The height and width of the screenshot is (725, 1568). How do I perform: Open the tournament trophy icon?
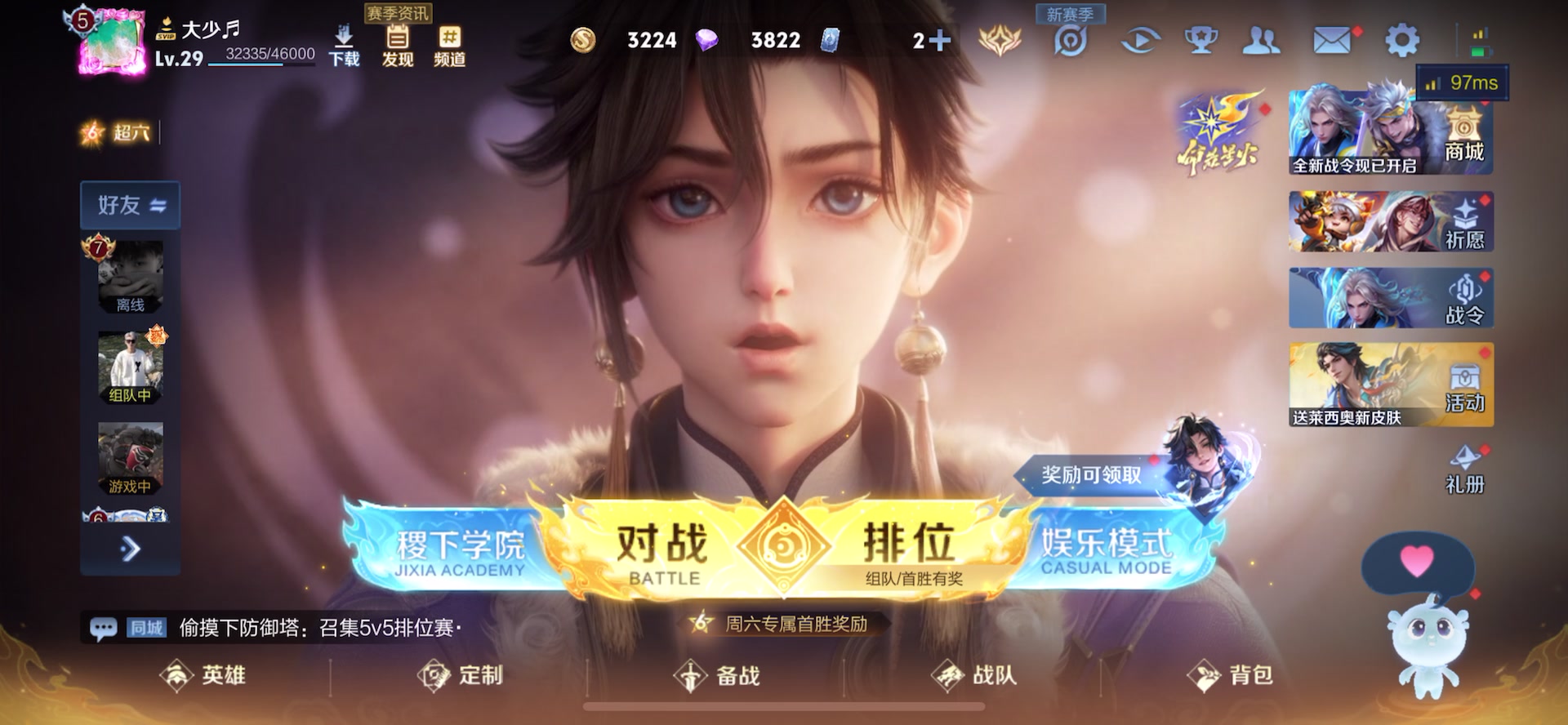tap(1200, 39)
